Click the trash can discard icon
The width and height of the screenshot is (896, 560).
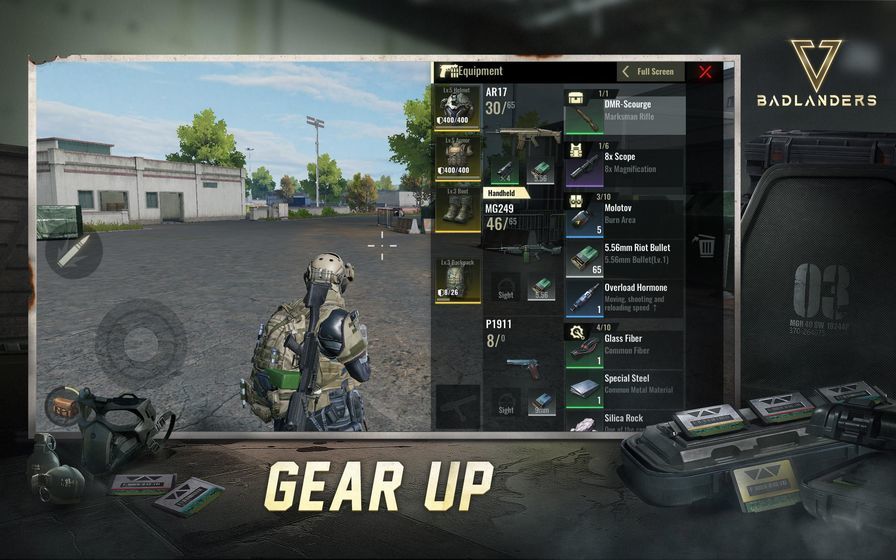(706, 246)
